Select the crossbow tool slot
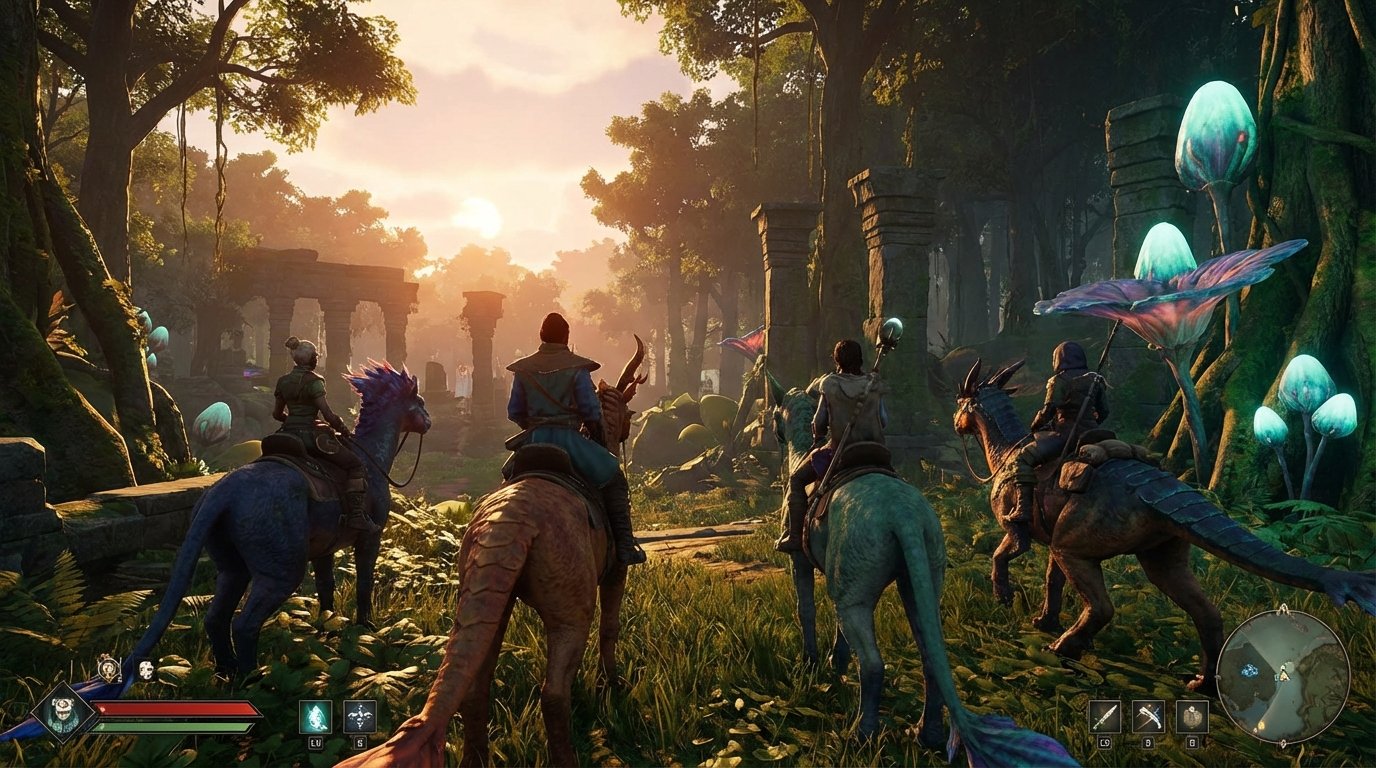1376x768 pixels. coord(1149,717)
